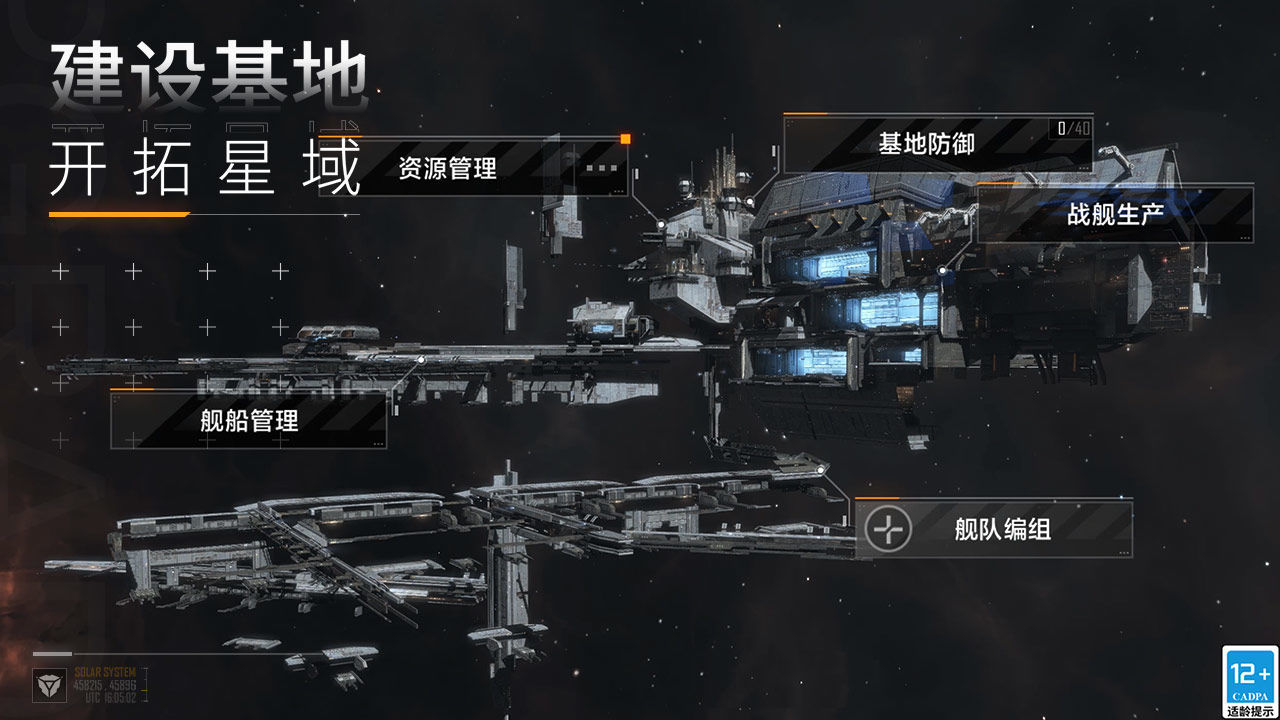Click the anchor dot connecting 舰船管理 label
The width and height of the screenshot is (1280, 720).
422,360
